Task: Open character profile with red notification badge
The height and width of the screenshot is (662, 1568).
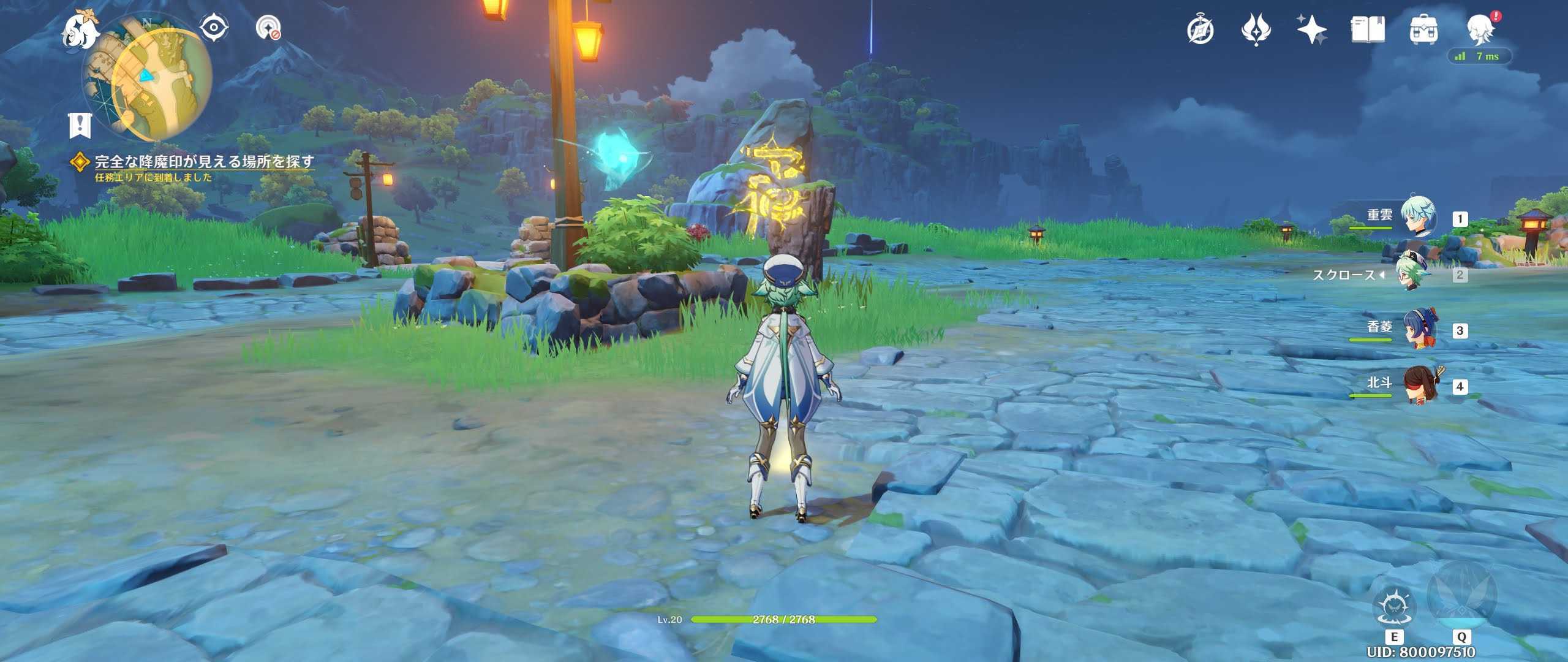Action: pyautogui.click(x=1488, y=29)
